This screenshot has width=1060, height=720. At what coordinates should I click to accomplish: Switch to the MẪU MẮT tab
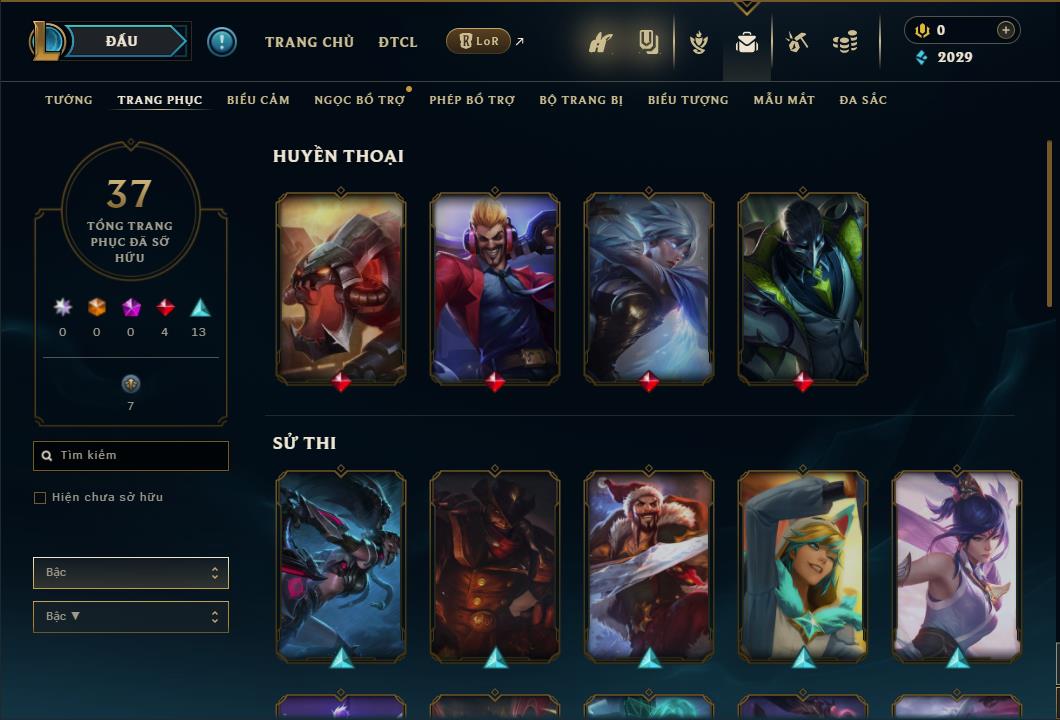point(784,100)
